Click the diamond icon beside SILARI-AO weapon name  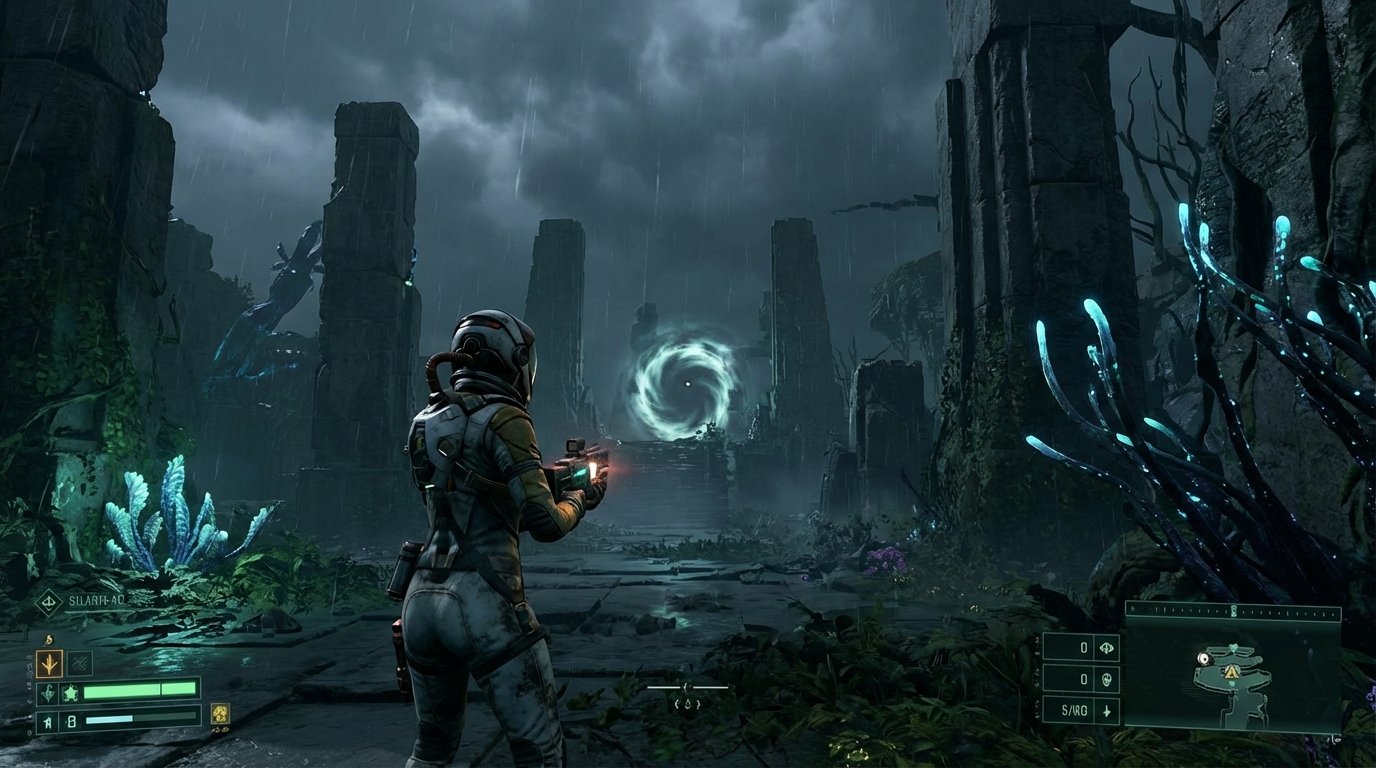[x=47, y=602]
